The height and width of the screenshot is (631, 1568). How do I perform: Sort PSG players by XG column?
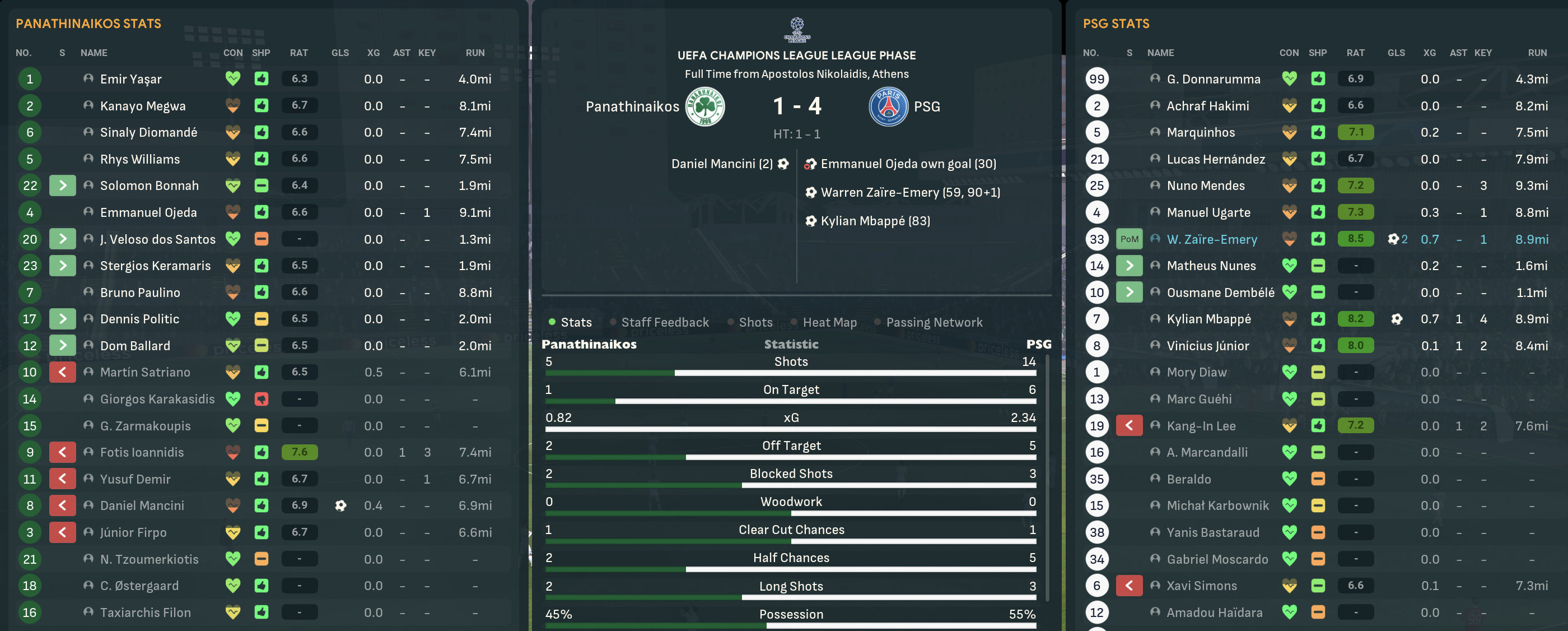coord(1429,53)
